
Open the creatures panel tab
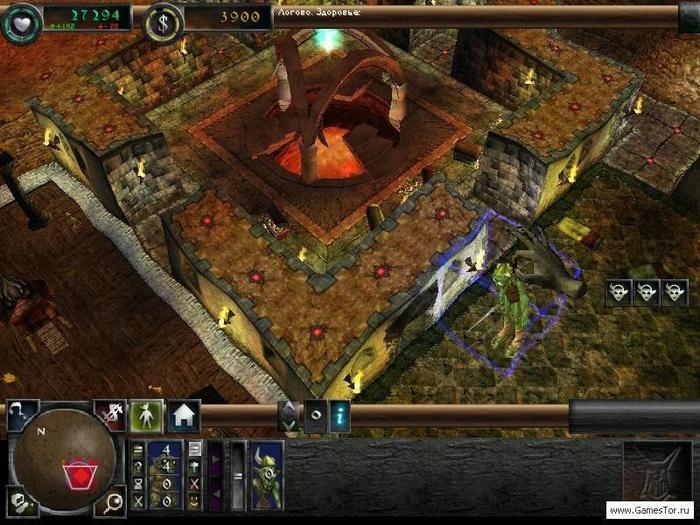click(147, 415)
